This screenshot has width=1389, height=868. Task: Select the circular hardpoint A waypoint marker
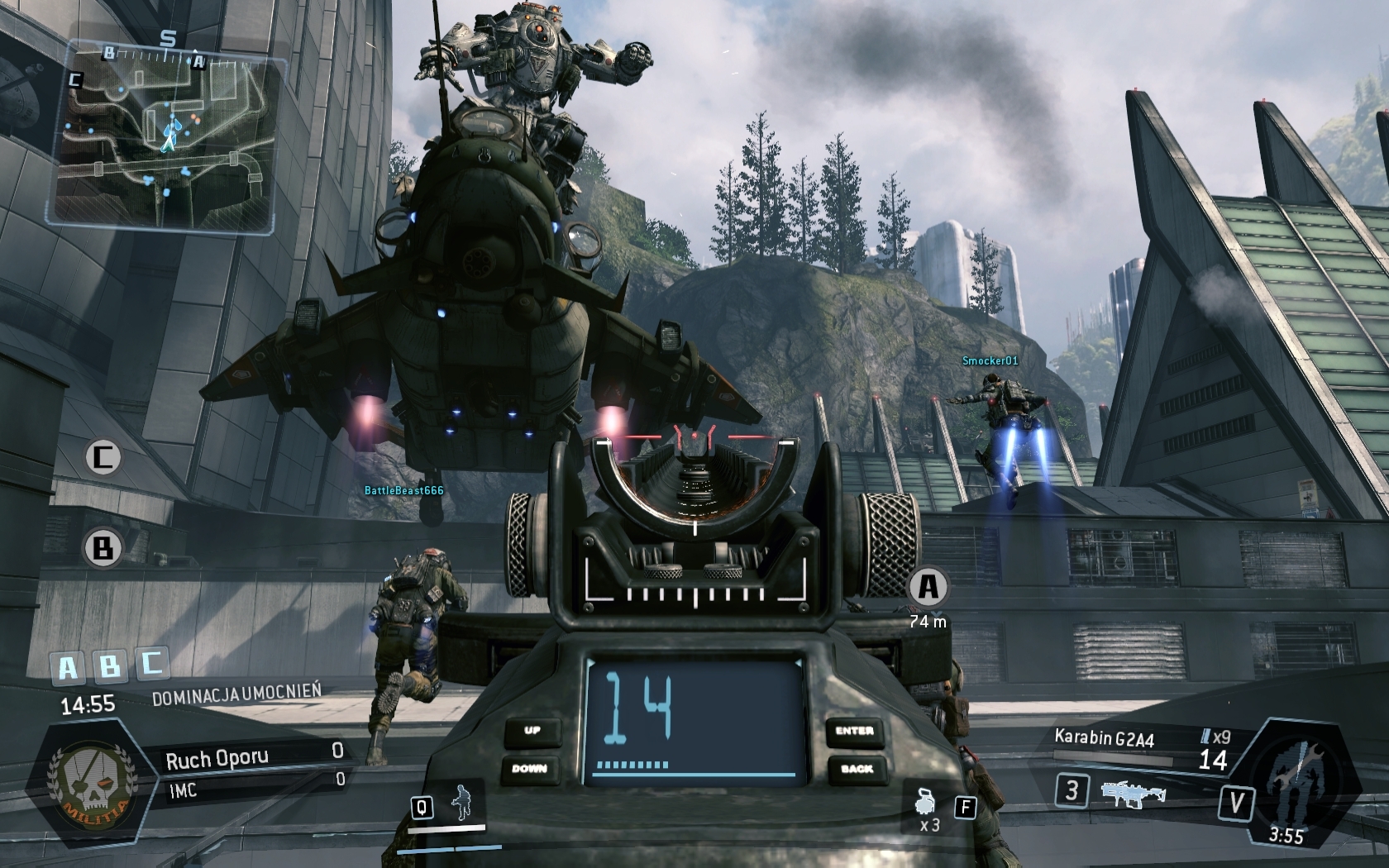(x=928, y=587)
